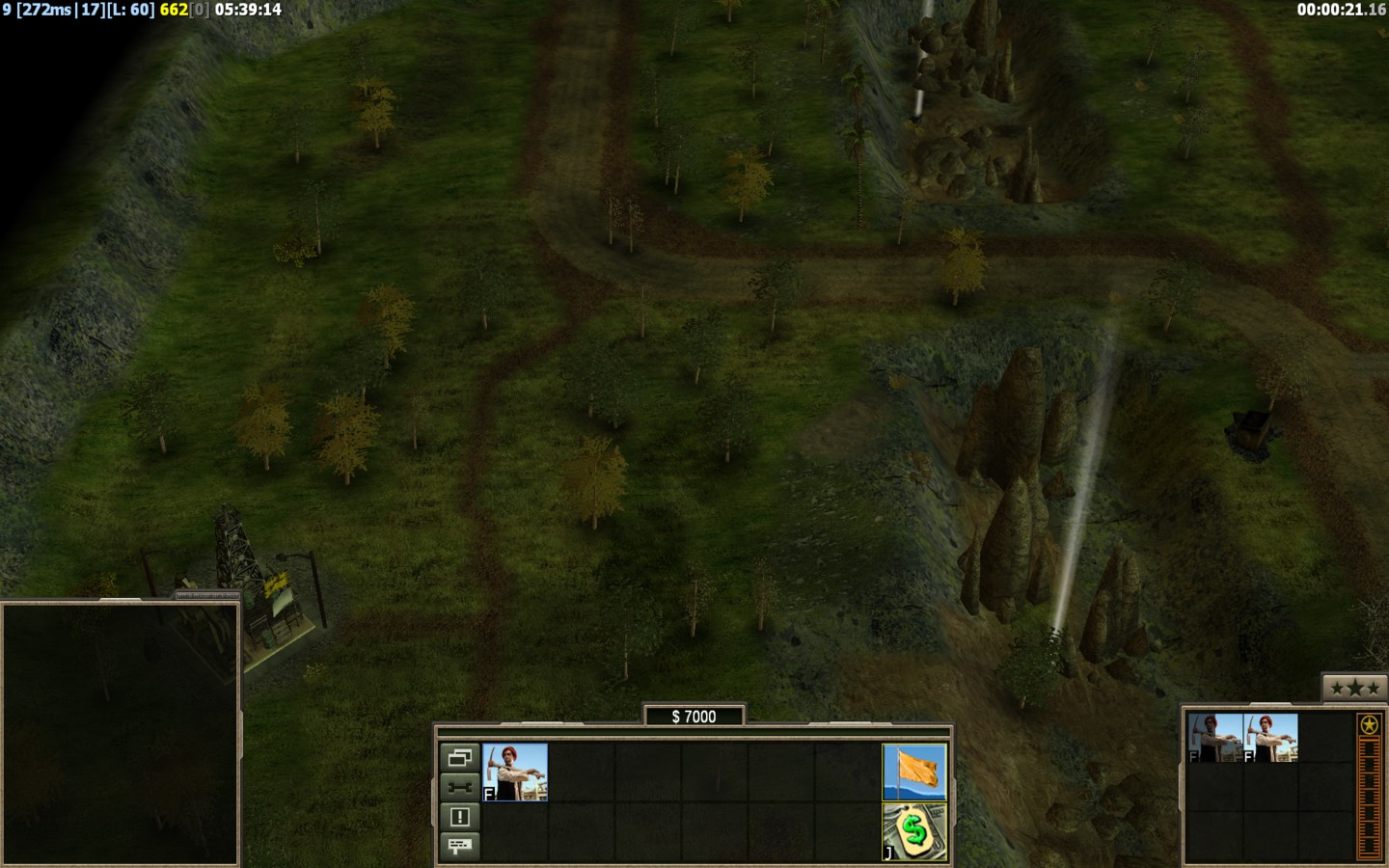
Task: Set rally point with the orange flag icon
Action: coord(914,772)
